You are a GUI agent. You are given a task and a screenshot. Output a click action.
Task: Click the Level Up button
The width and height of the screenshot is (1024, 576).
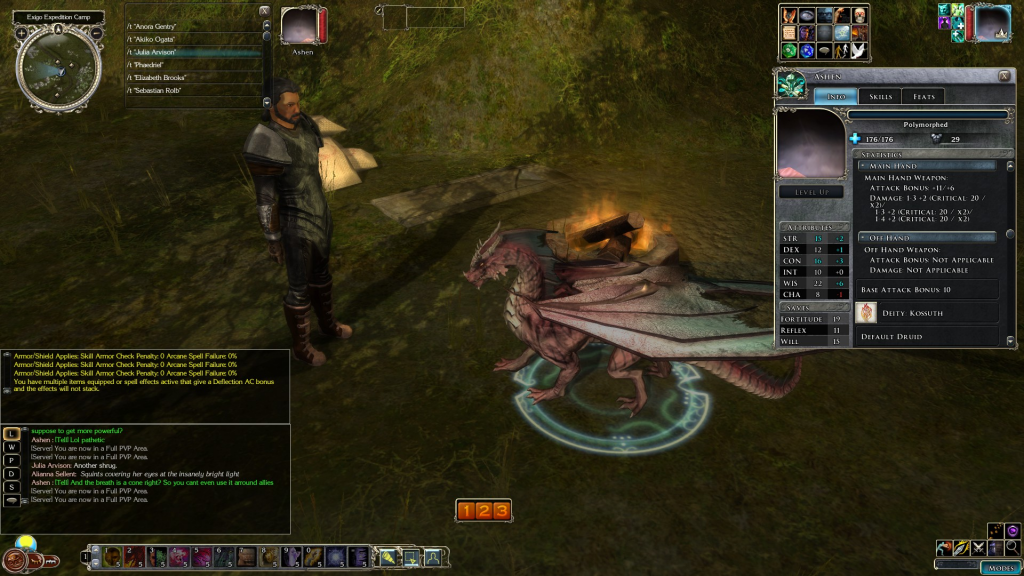[811, 192]
